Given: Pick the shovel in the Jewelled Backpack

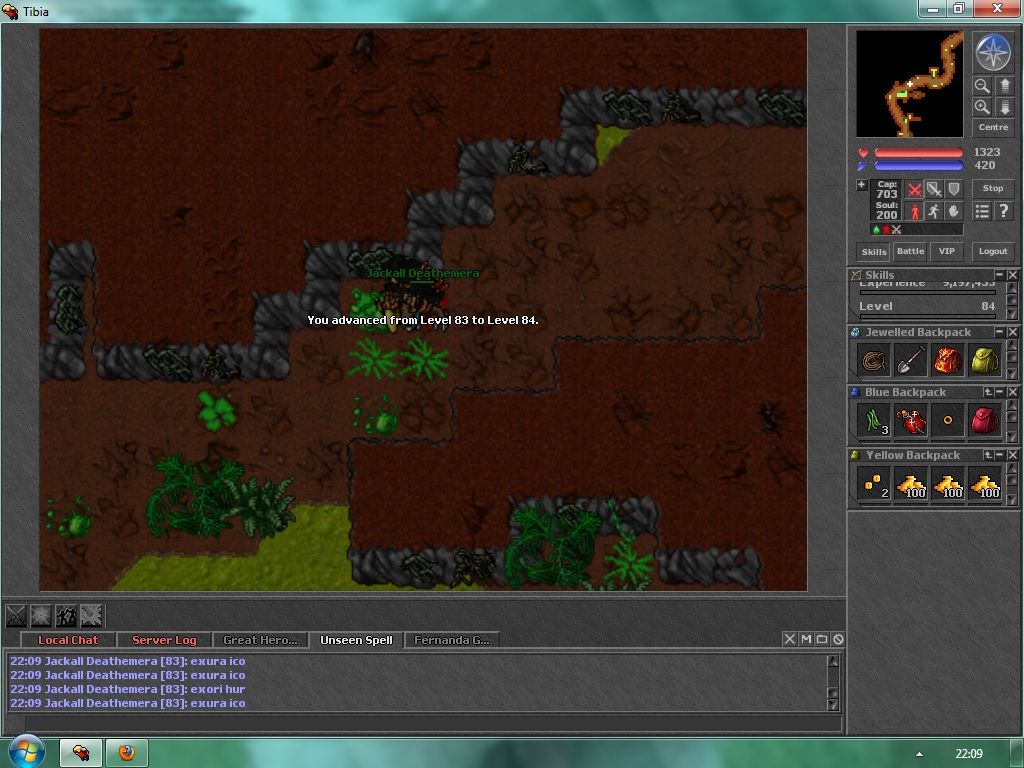Looking at the screenshot, I should click(910, 360).
